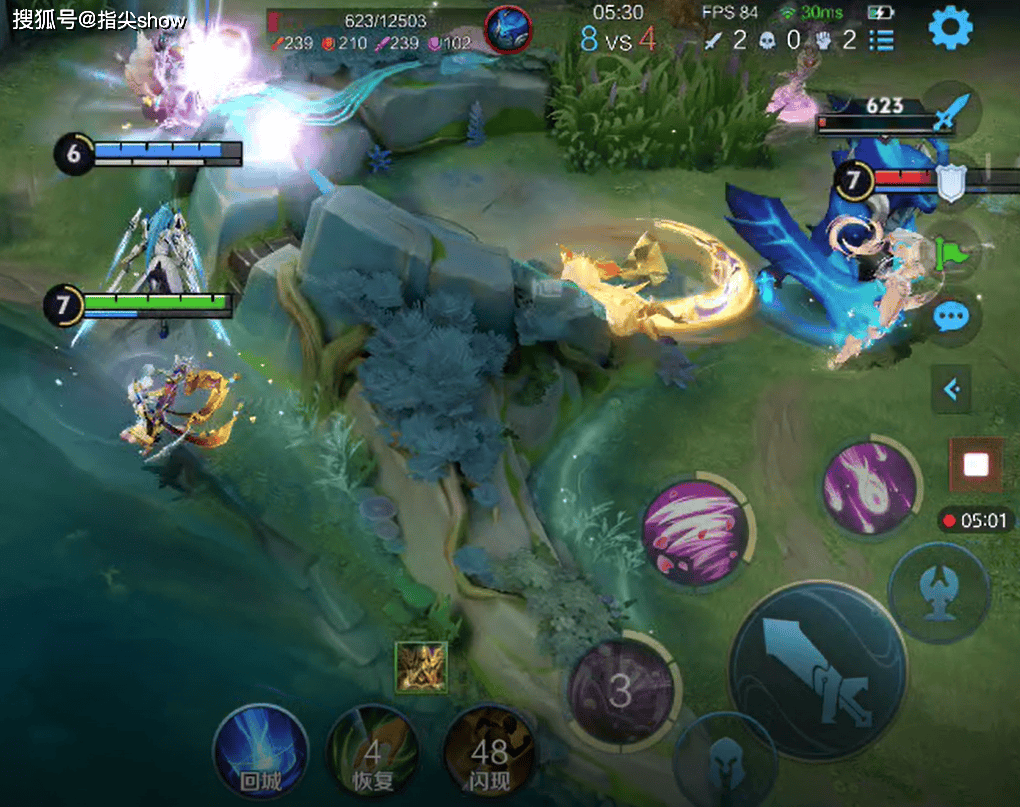Tap the tower-targeting attack button
Screen dimensions: 1020x807
pos(938,593)
